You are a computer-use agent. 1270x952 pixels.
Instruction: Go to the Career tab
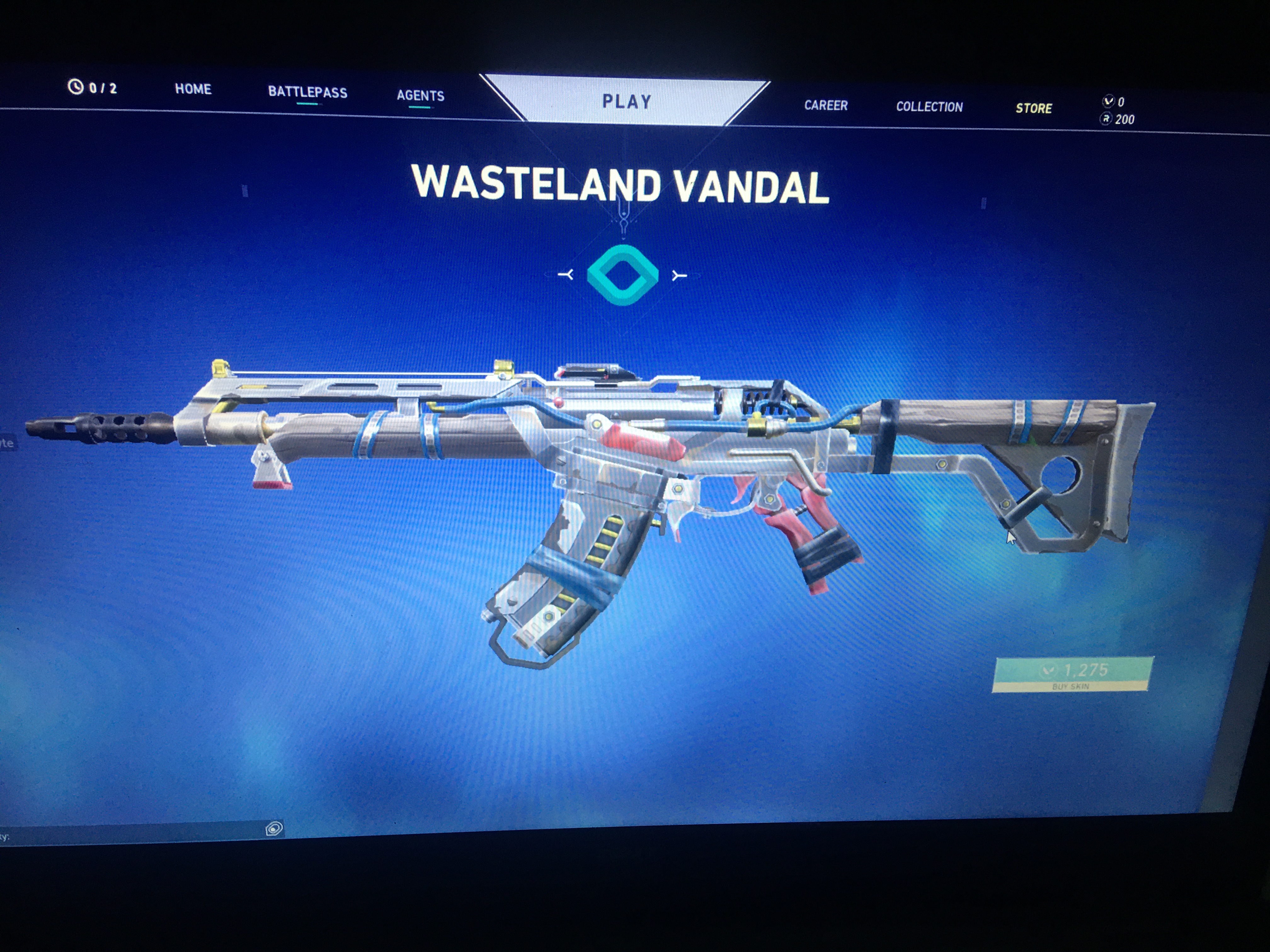click(x=826, y=105)
